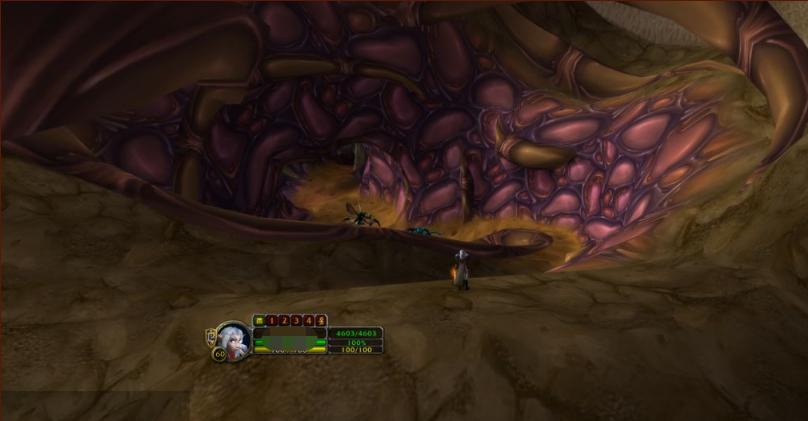
Task: Choose the button numbered 3 above the player frame
Action: pos(296,320)
